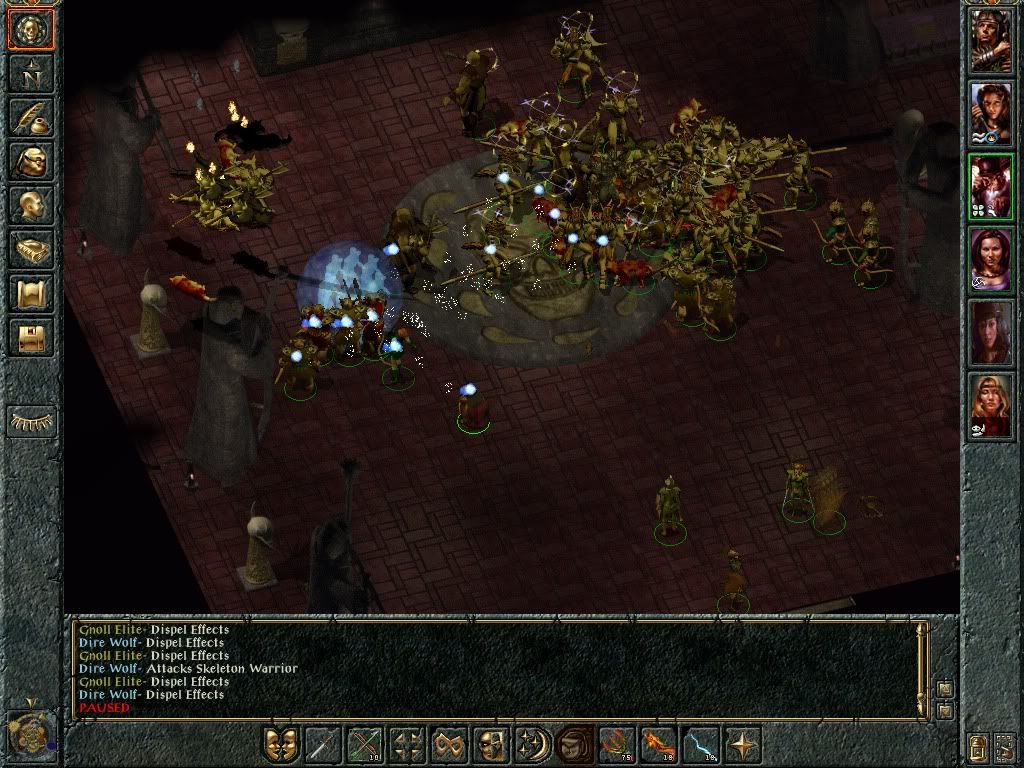Activate the twin masks dialogue button
This screenshot has height=768, width=1024.
[281, 745]
